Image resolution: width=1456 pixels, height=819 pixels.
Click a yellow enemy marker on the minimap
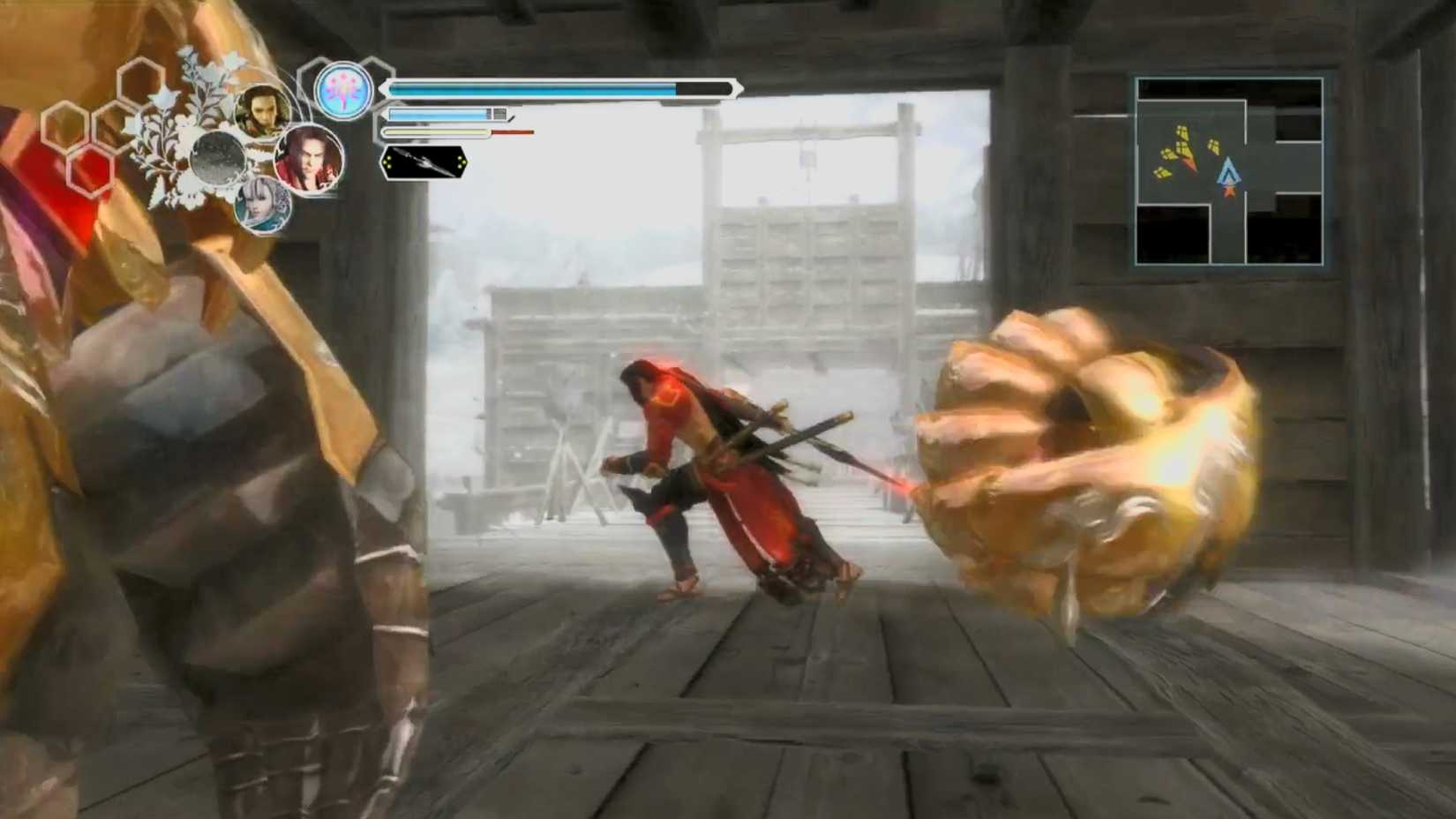coord(1182,132)
